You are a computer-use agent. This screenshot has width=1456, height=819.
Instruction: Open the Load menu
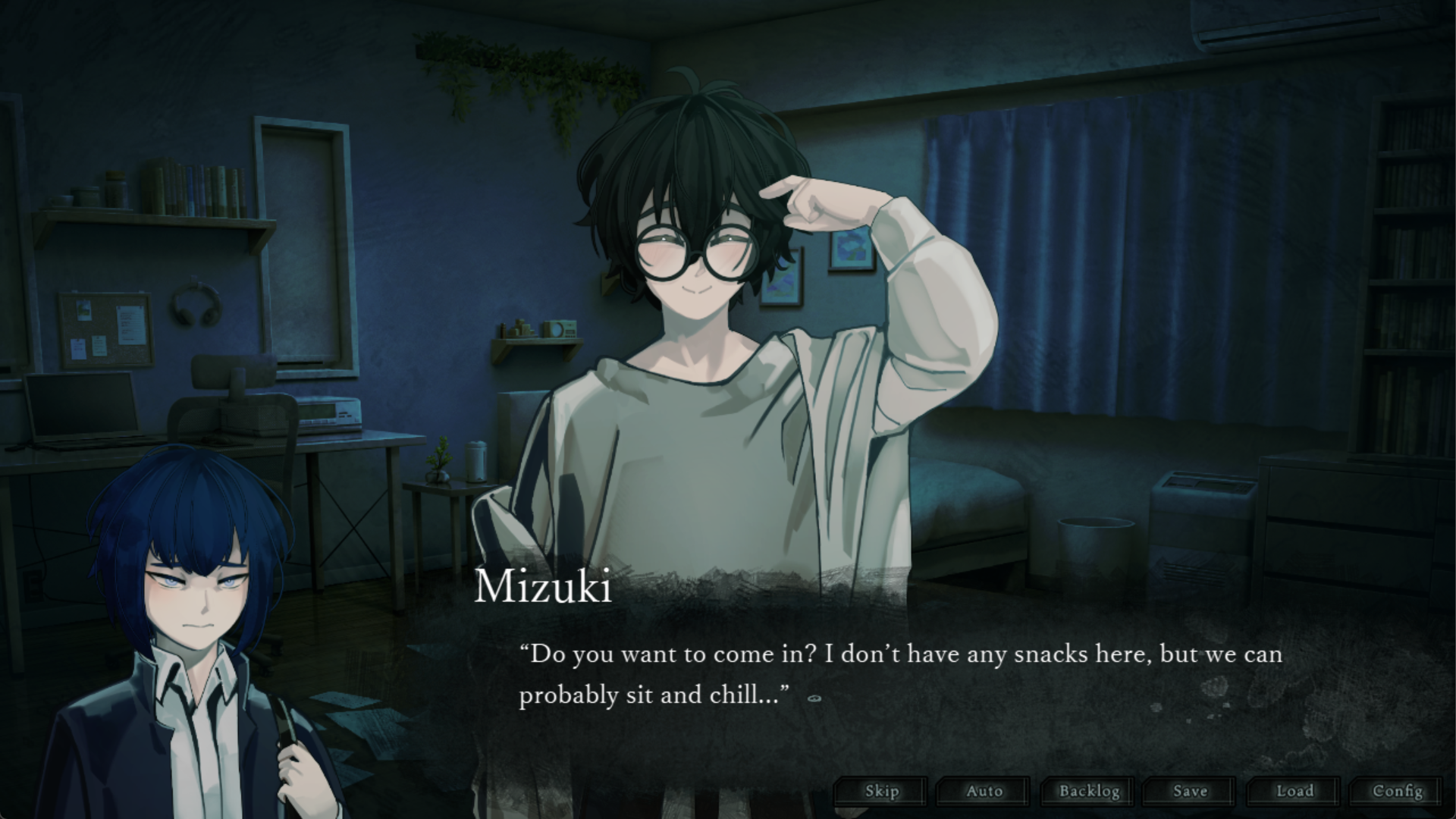tap(1294, 792)
